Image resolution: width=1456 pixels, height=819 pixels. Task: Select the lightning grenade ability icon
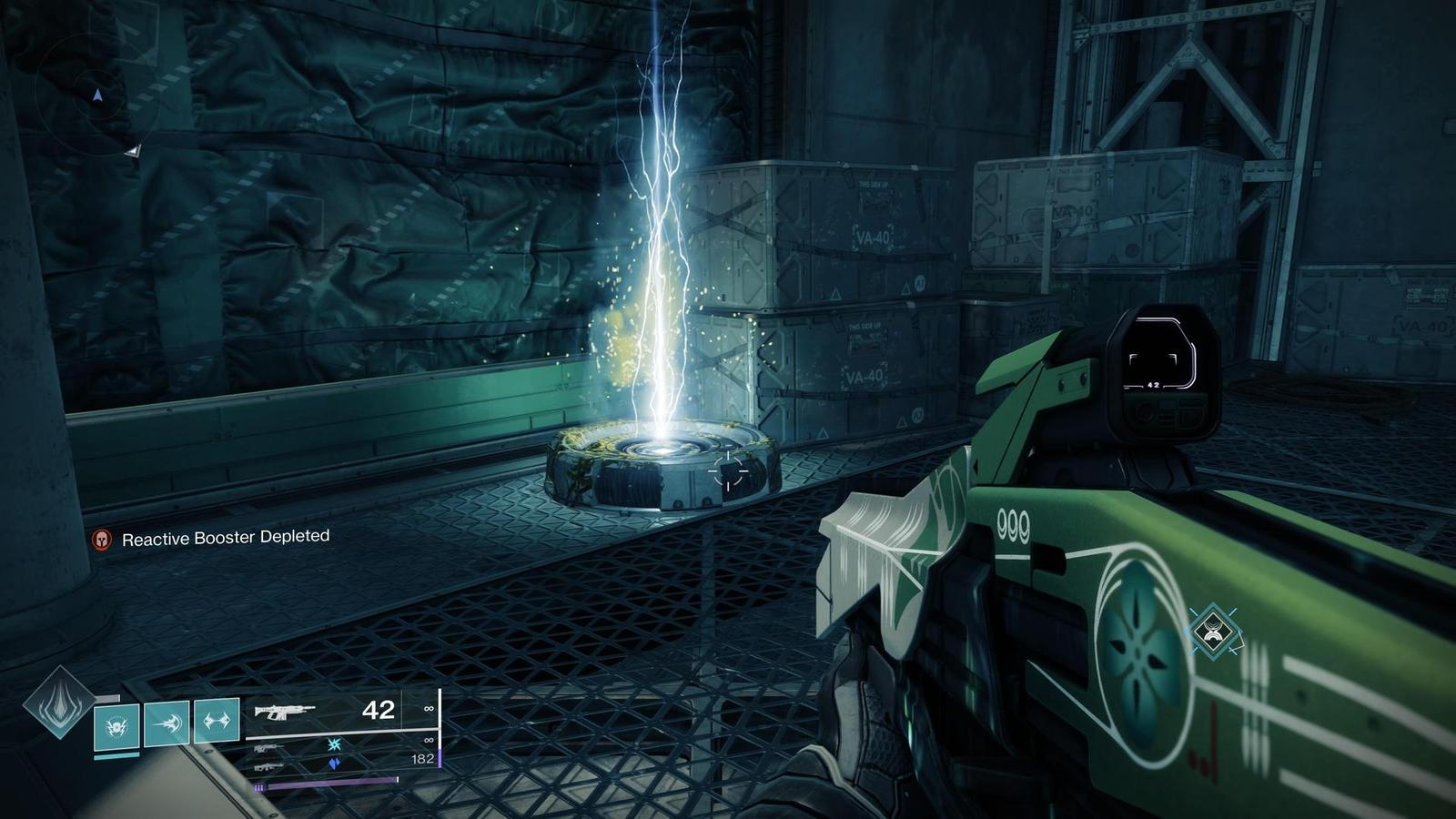click(x=116, y=726)
